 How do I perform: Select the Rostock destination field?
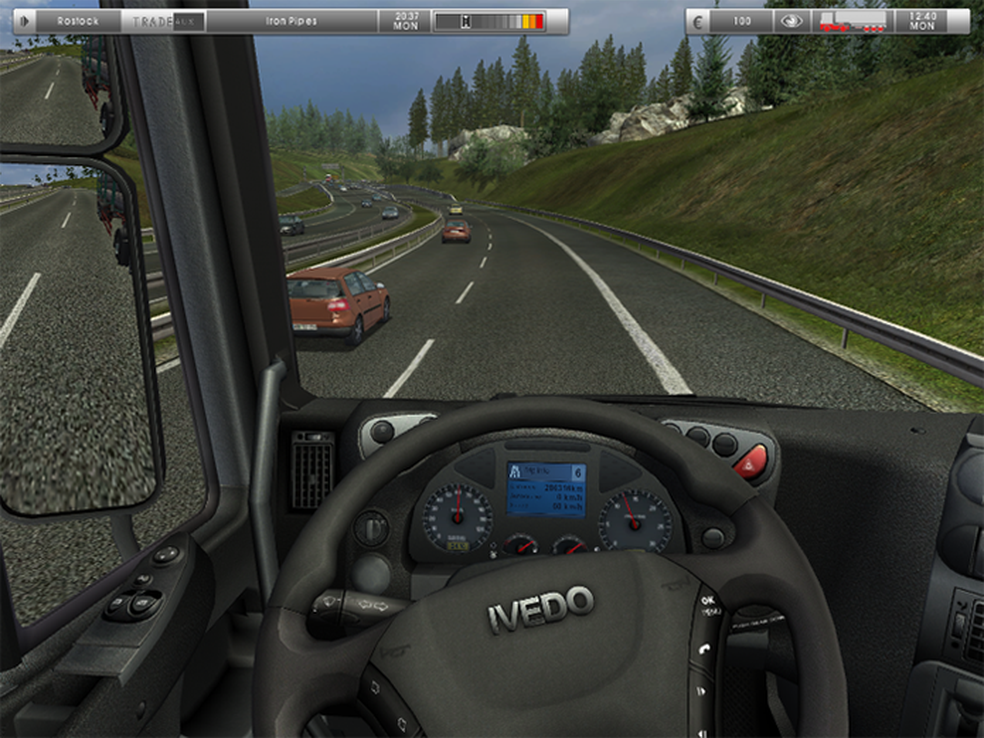[77, 20]
